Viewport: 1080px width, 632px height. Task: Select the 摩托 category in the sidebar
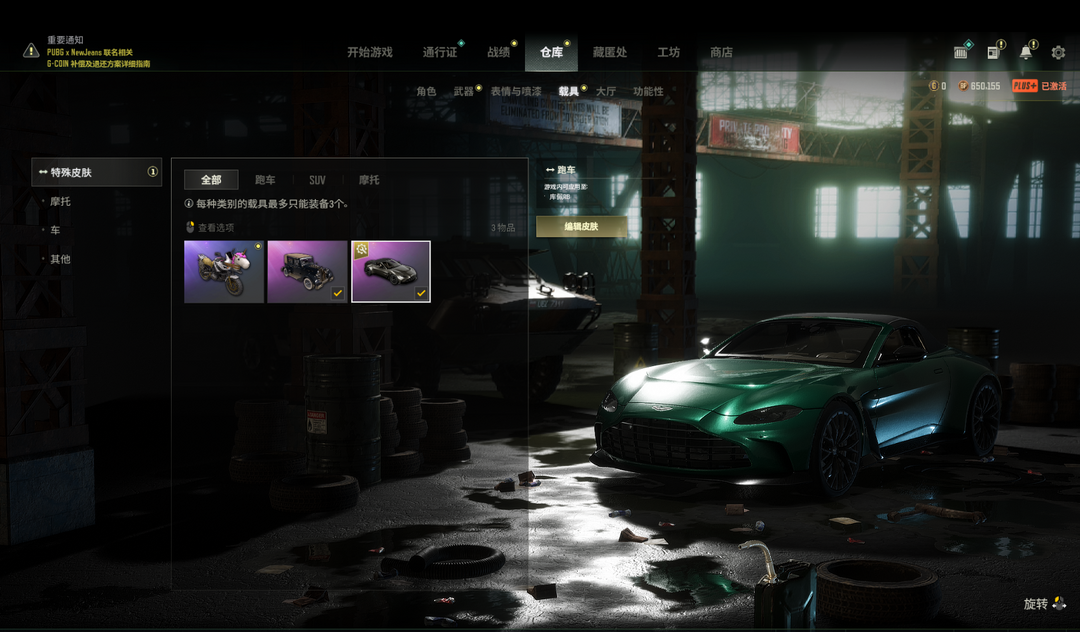coord(61,202)
